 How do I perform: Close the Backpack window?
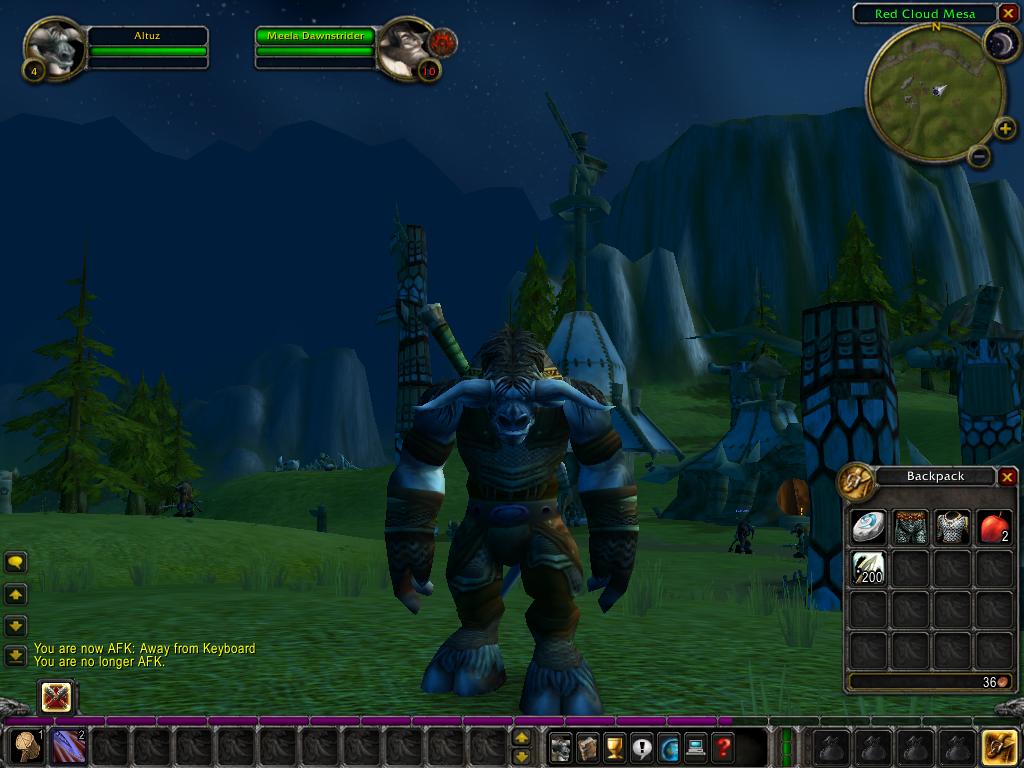tap(1007, 477)
